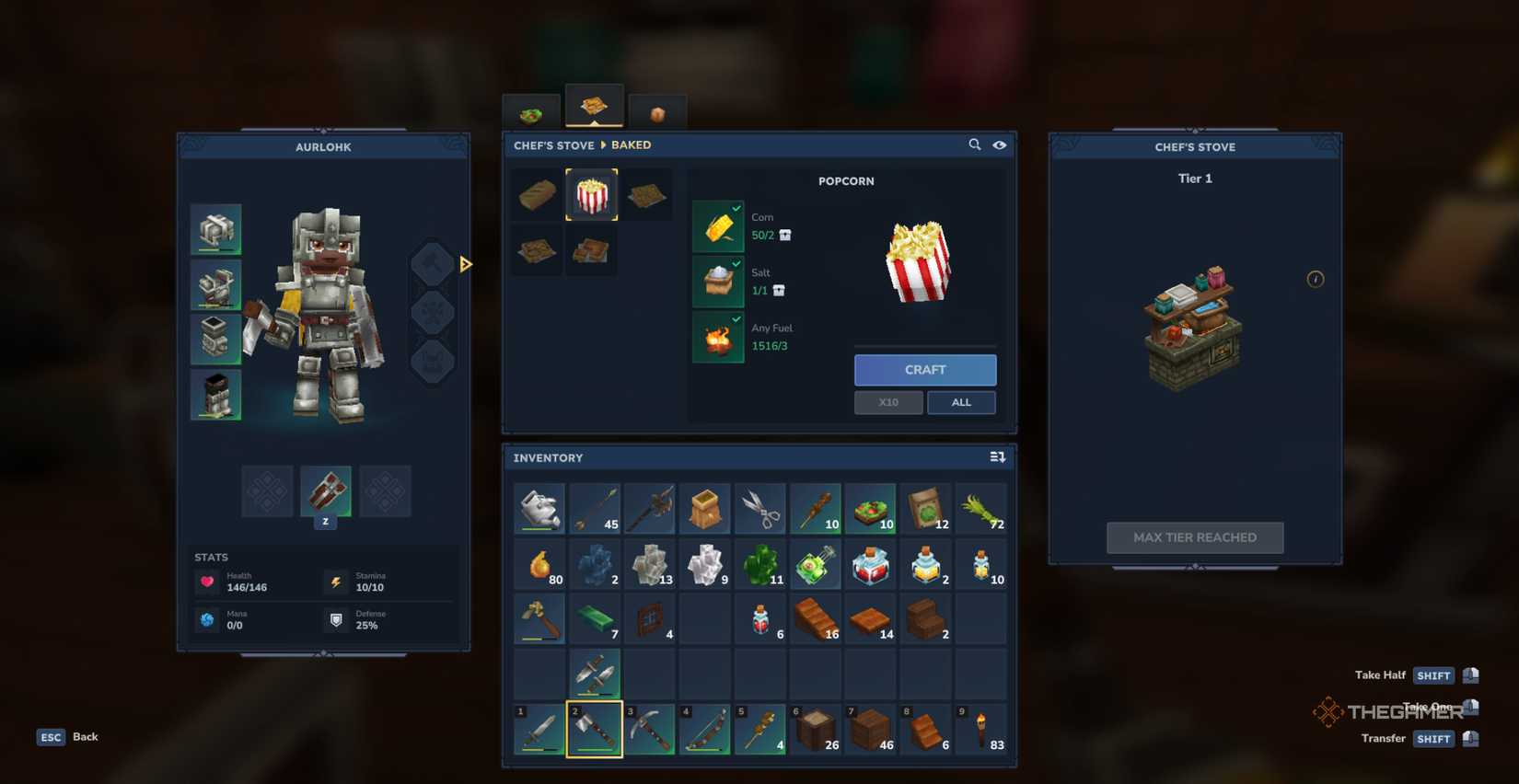Select the Popcorn recipe thumbnail
Image resolution: width=1519 pixels, height=784 pixels.
point(592,194)
